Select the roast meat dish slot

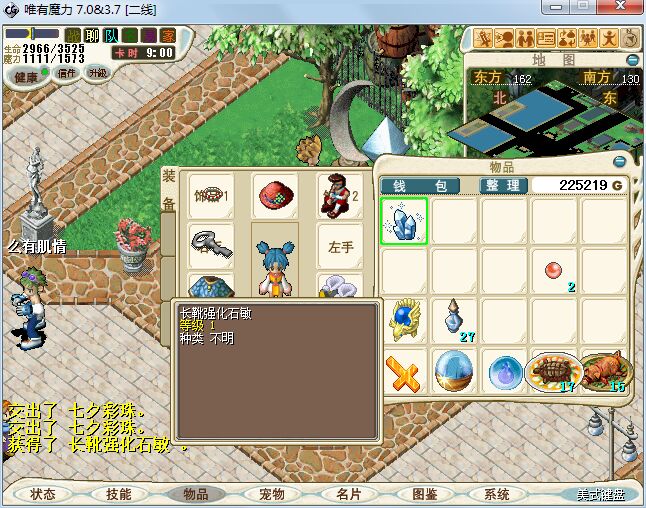tap(605, 371)
